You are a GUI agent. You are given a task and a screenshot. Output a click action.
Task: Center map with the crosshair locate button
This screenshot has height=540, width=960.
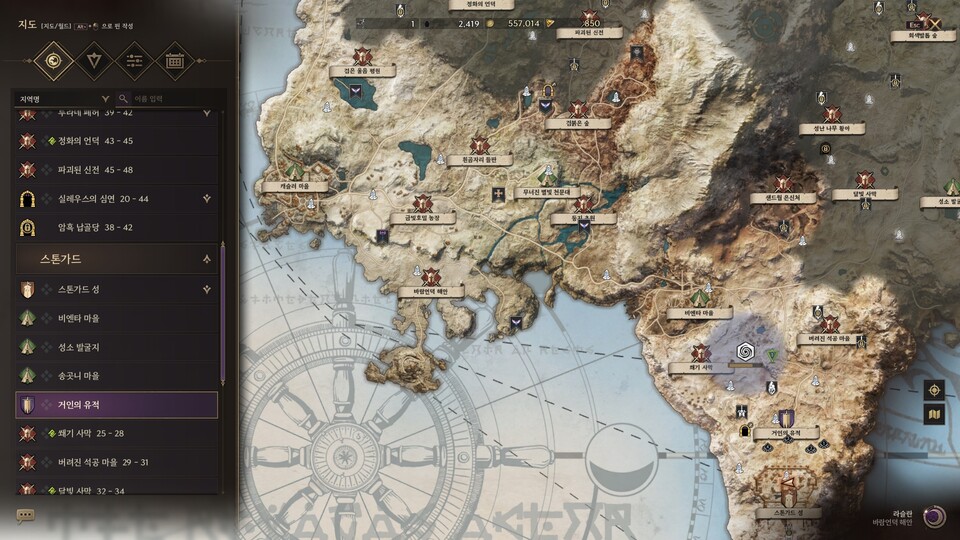coord(934,390)
